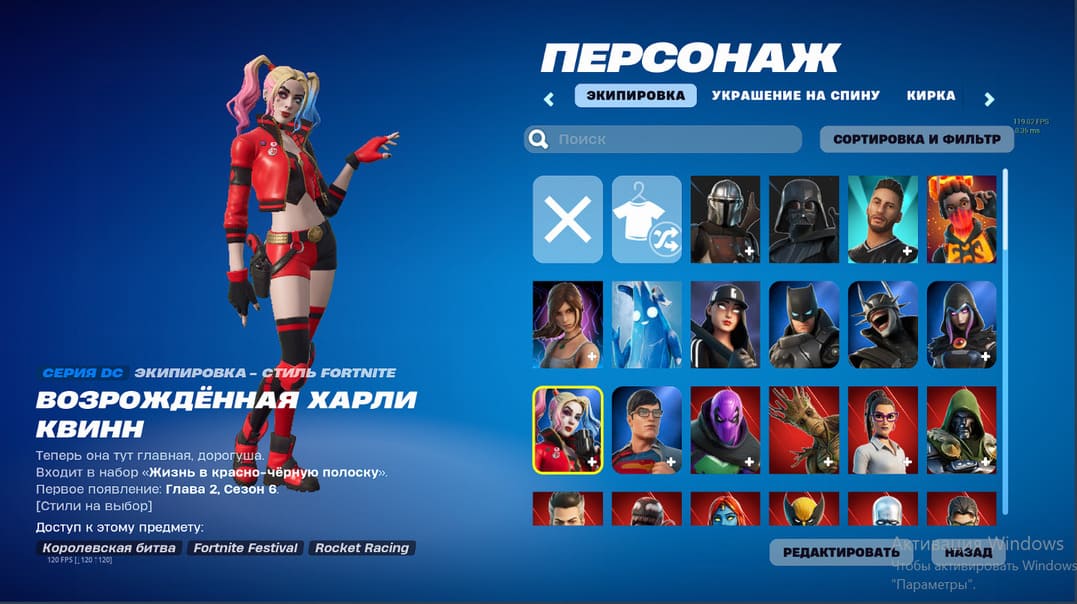Open the Украшение на спину tab
Screen dimensions: 1077x604
(795, 96)
